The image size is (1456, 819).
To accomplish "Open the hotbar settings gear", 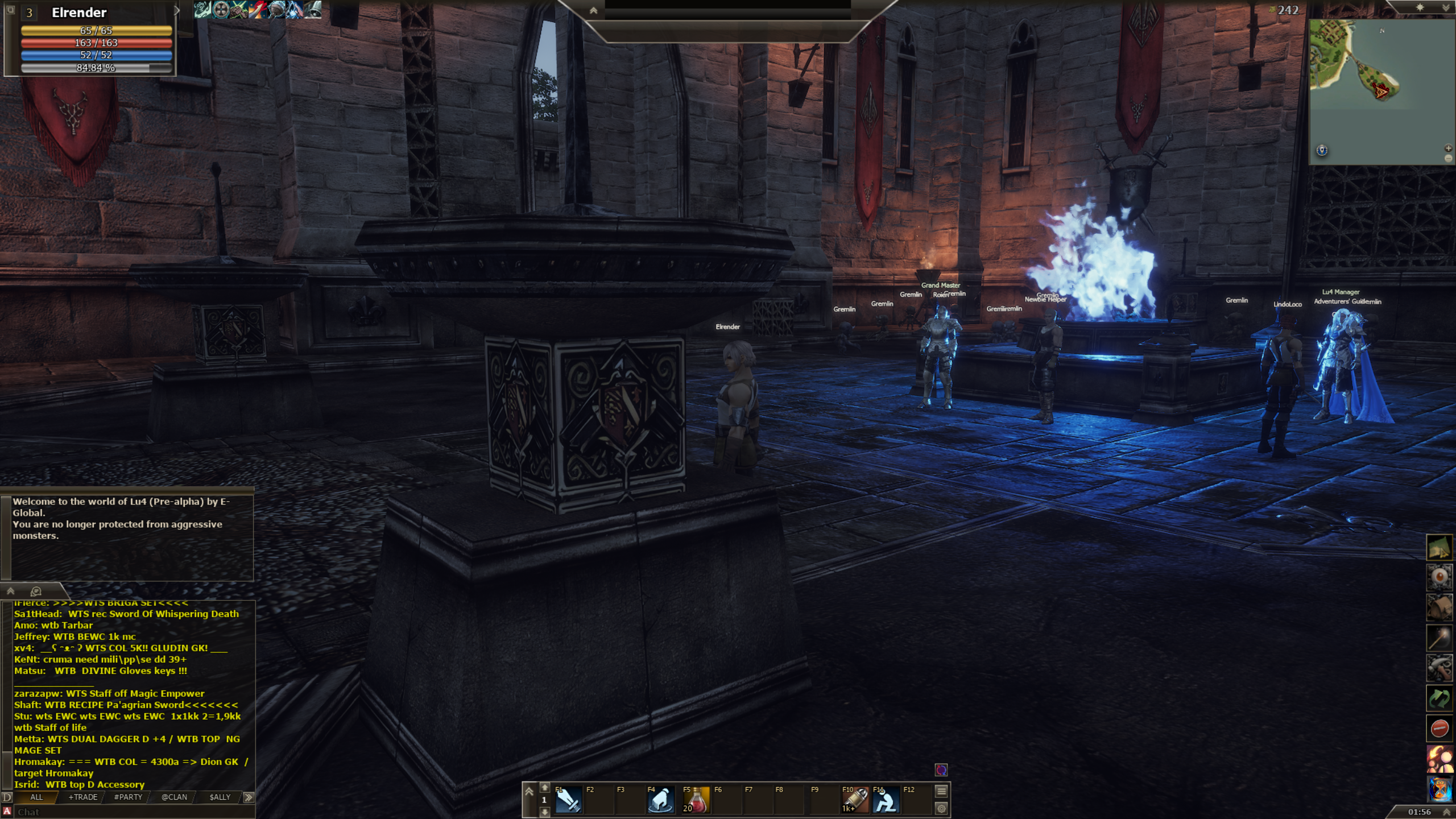I will [941, 808].
